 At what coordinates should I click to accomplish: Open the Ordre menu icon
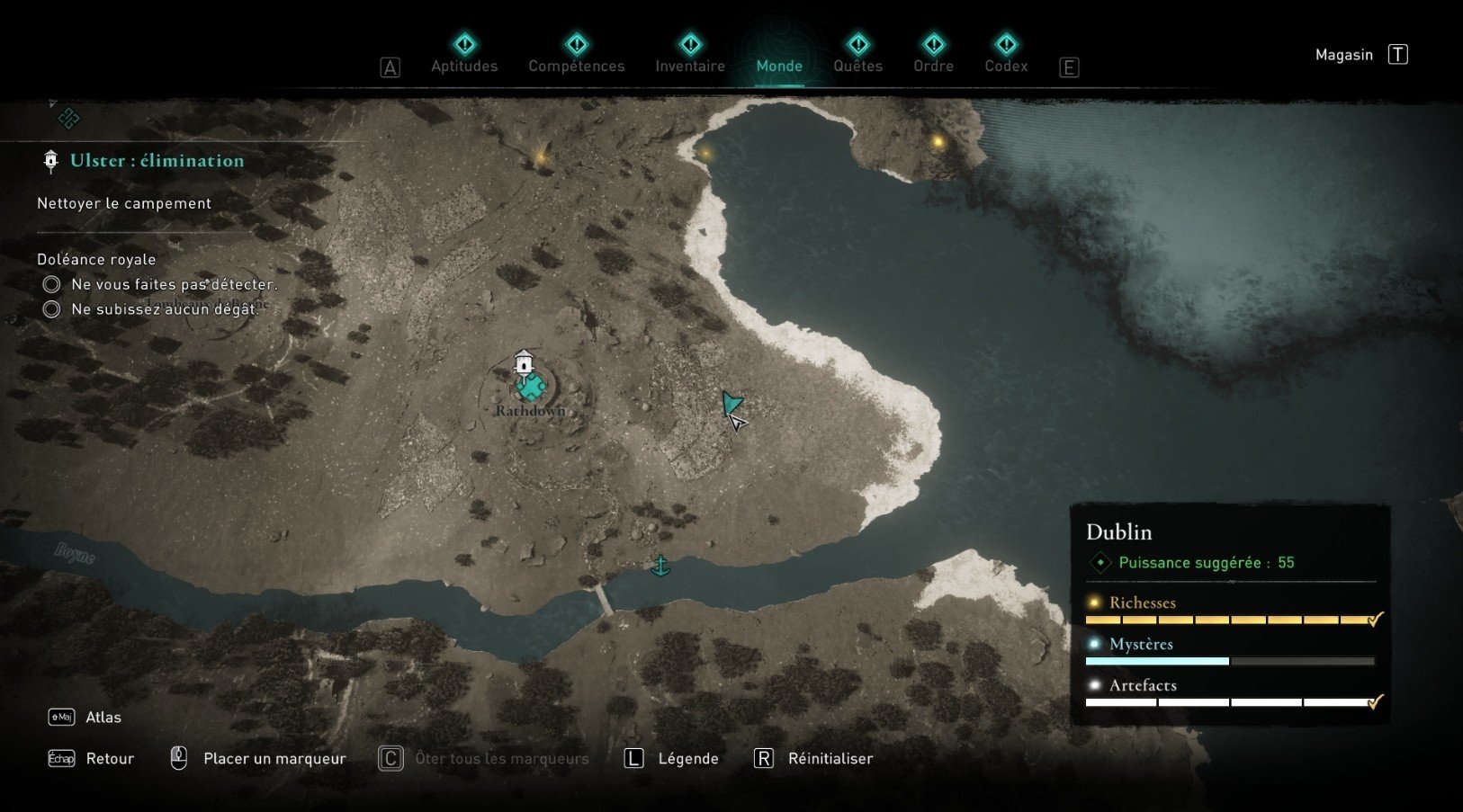click(x=933, y=44)
